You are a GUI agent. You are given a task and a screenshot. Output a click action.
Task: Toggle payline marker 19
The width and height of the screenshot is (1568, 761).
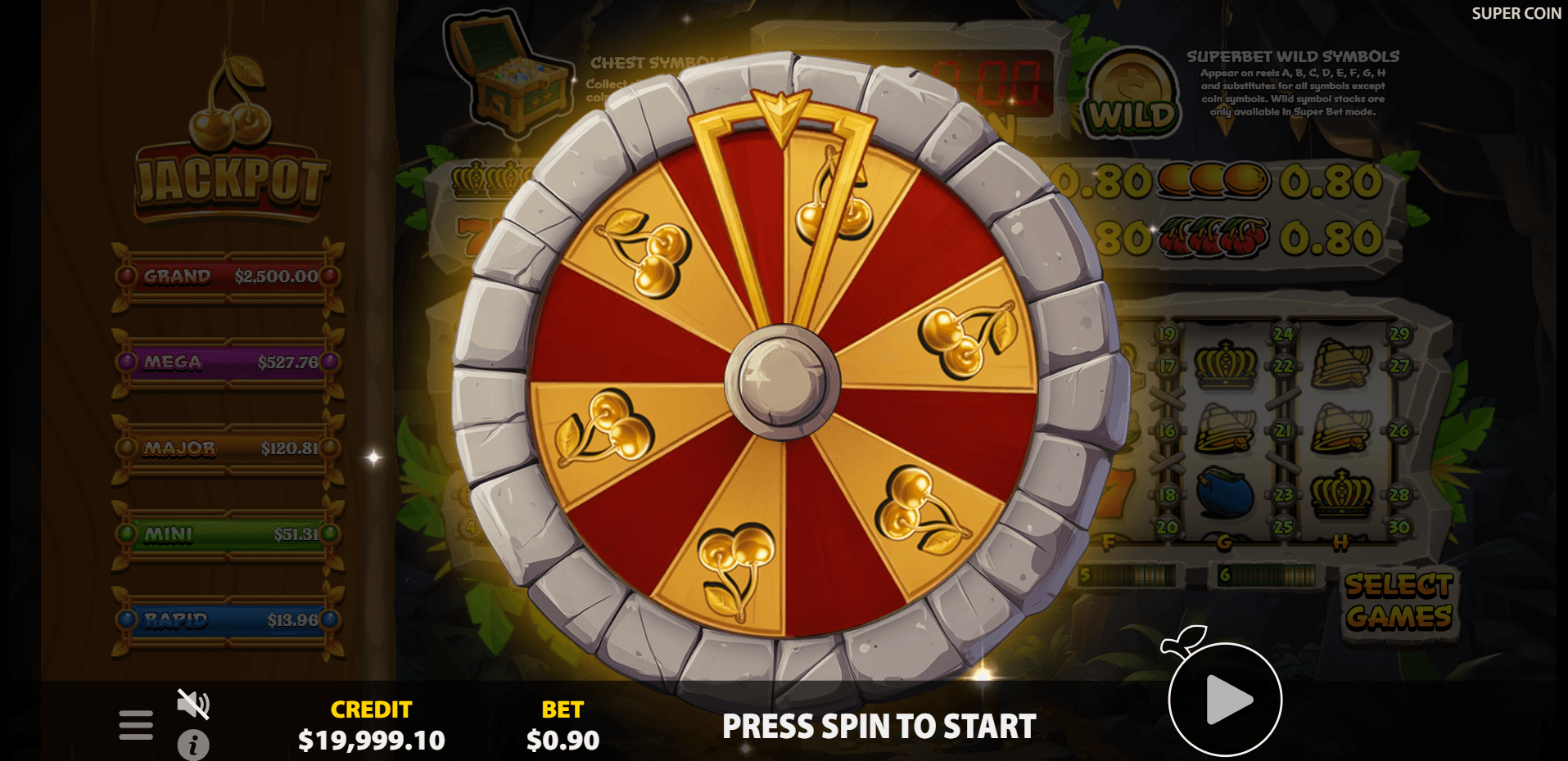click(1166, 334)
